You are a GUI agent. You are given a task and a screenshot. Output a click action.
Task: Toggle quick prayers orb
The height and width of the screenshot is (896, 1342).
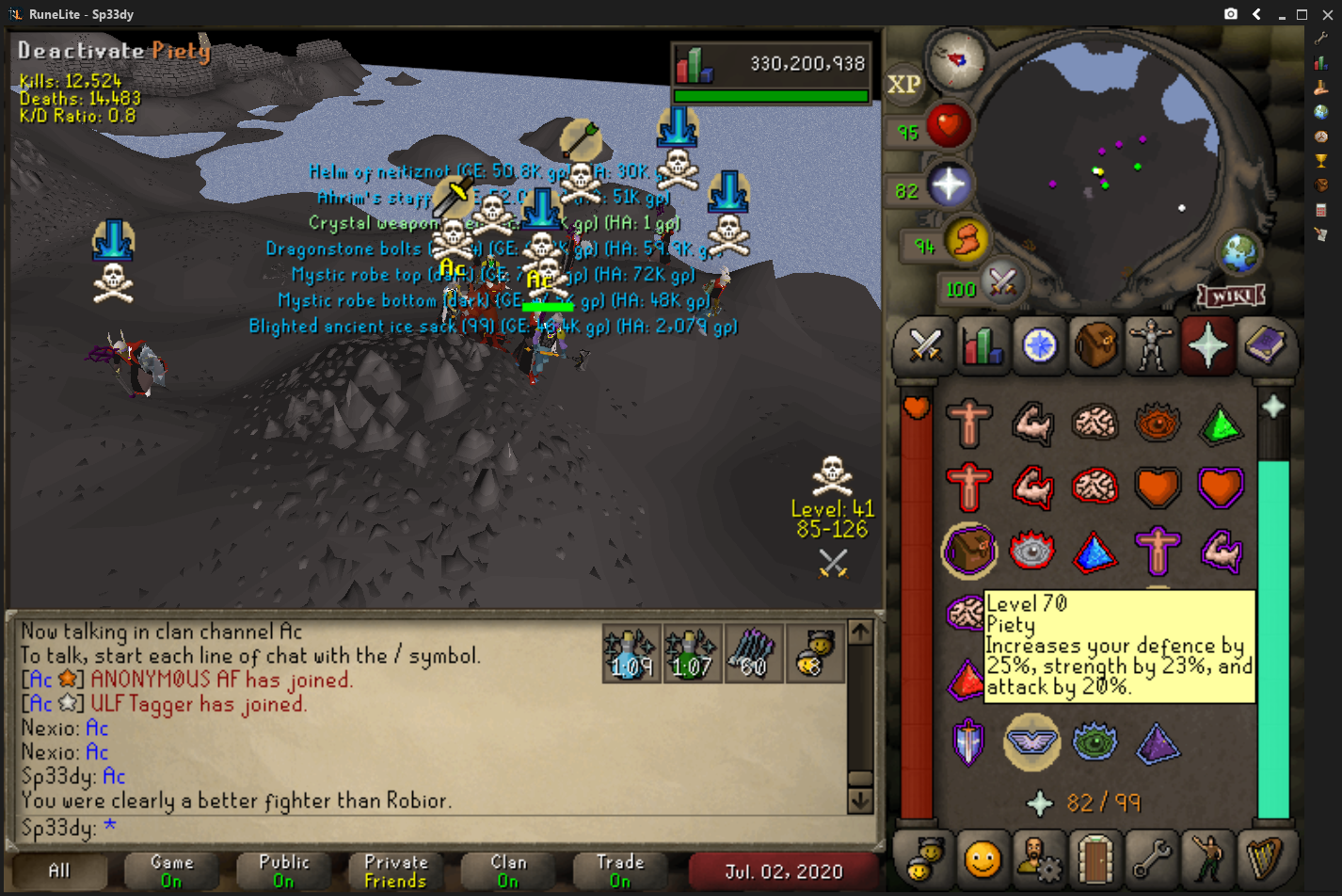point(949,185)
